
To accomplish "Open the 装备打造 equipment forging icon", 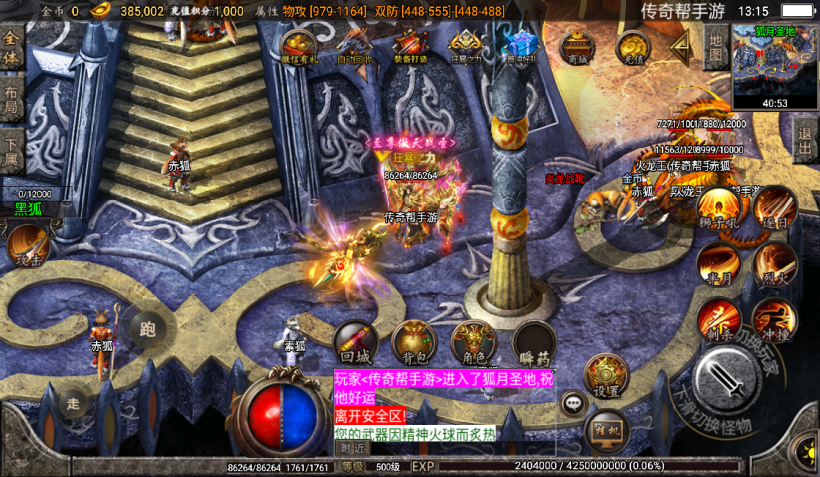I will [409, 46].
